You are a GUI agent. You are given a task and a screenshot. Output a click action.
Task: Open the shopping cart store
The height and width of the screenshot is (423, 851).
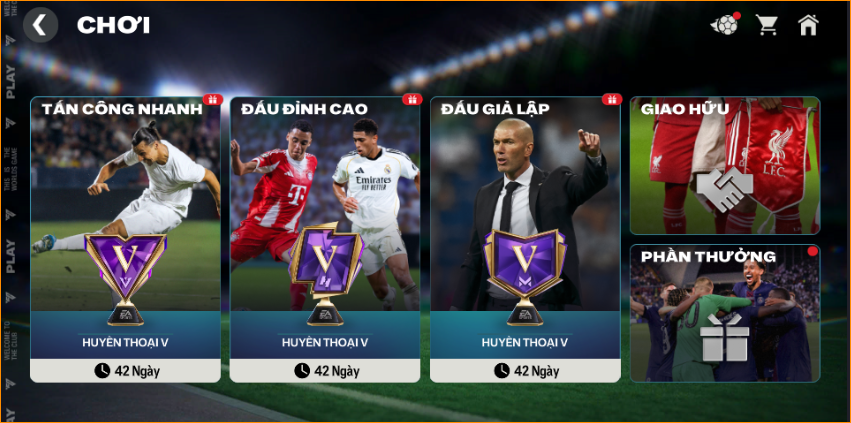[x=767, y=25]
